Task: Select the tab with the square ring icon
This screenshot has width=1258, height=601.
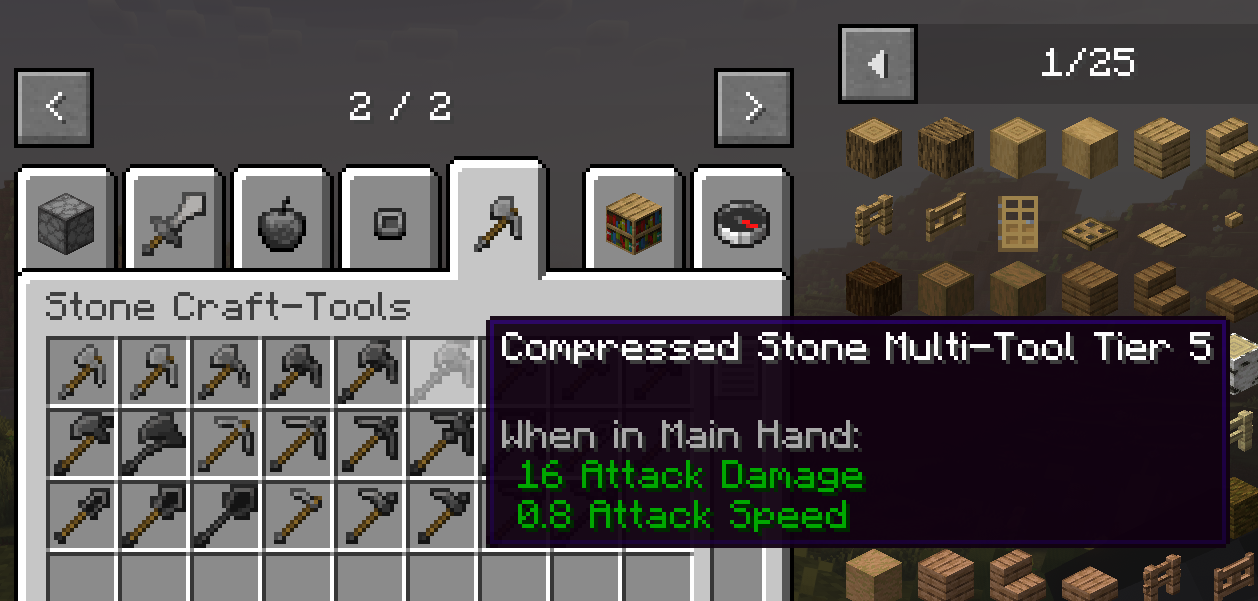Action: [x=389, y=222]
